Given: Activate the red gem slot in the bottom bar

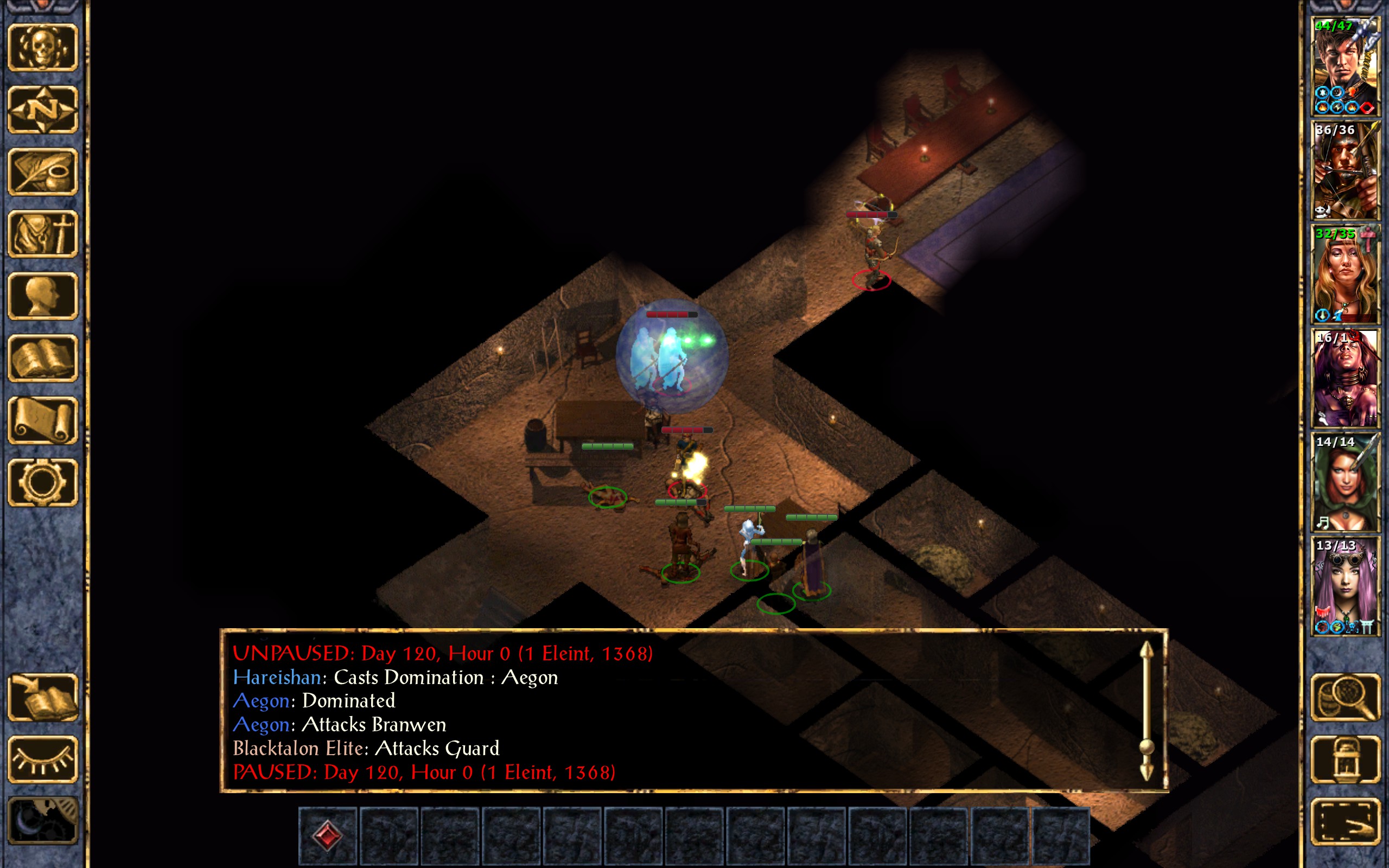Looking at the screenshot, I should 328,835.
